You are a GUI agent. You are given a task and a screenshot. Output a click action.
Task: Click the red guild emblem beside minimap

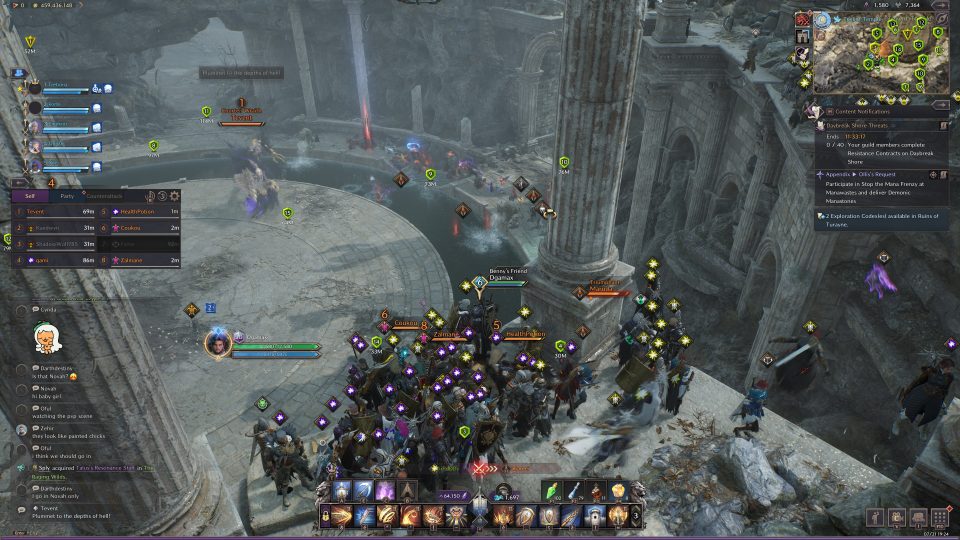[x=803, y=19]
